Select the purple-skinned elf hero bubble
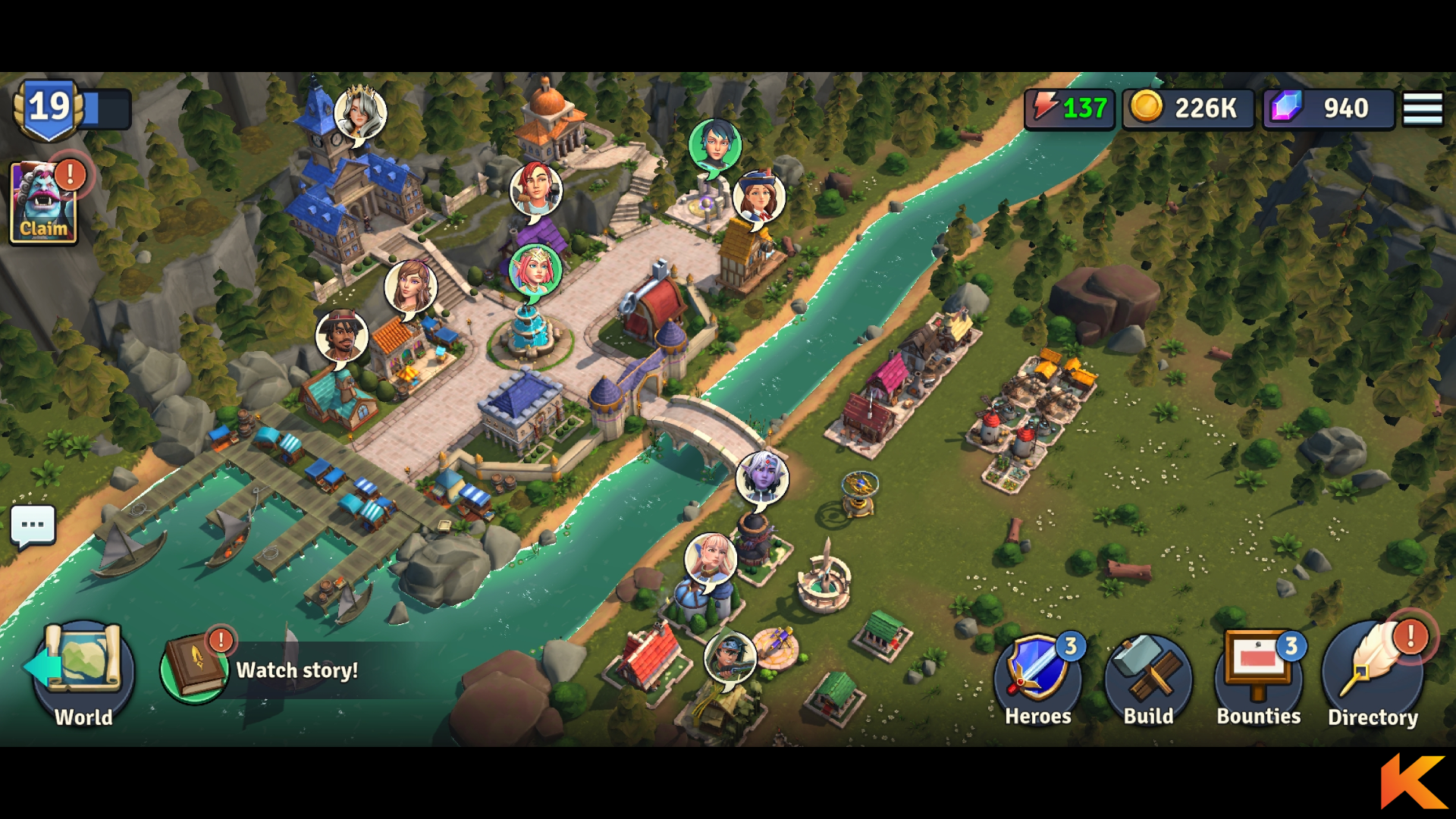 pos(762,478)
